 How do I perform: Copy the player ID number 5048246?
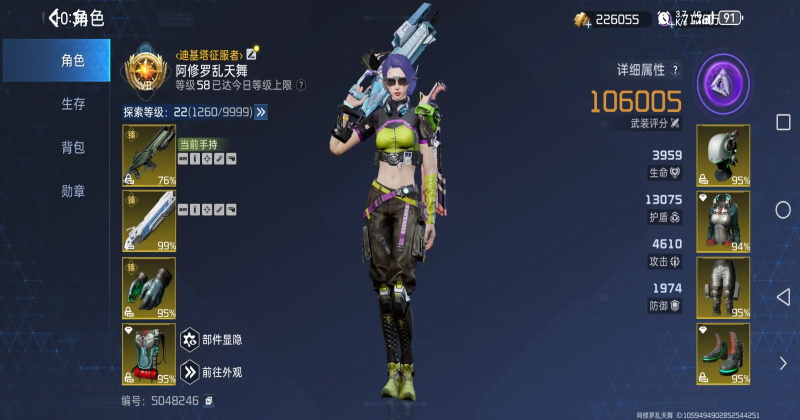point(209,401)
